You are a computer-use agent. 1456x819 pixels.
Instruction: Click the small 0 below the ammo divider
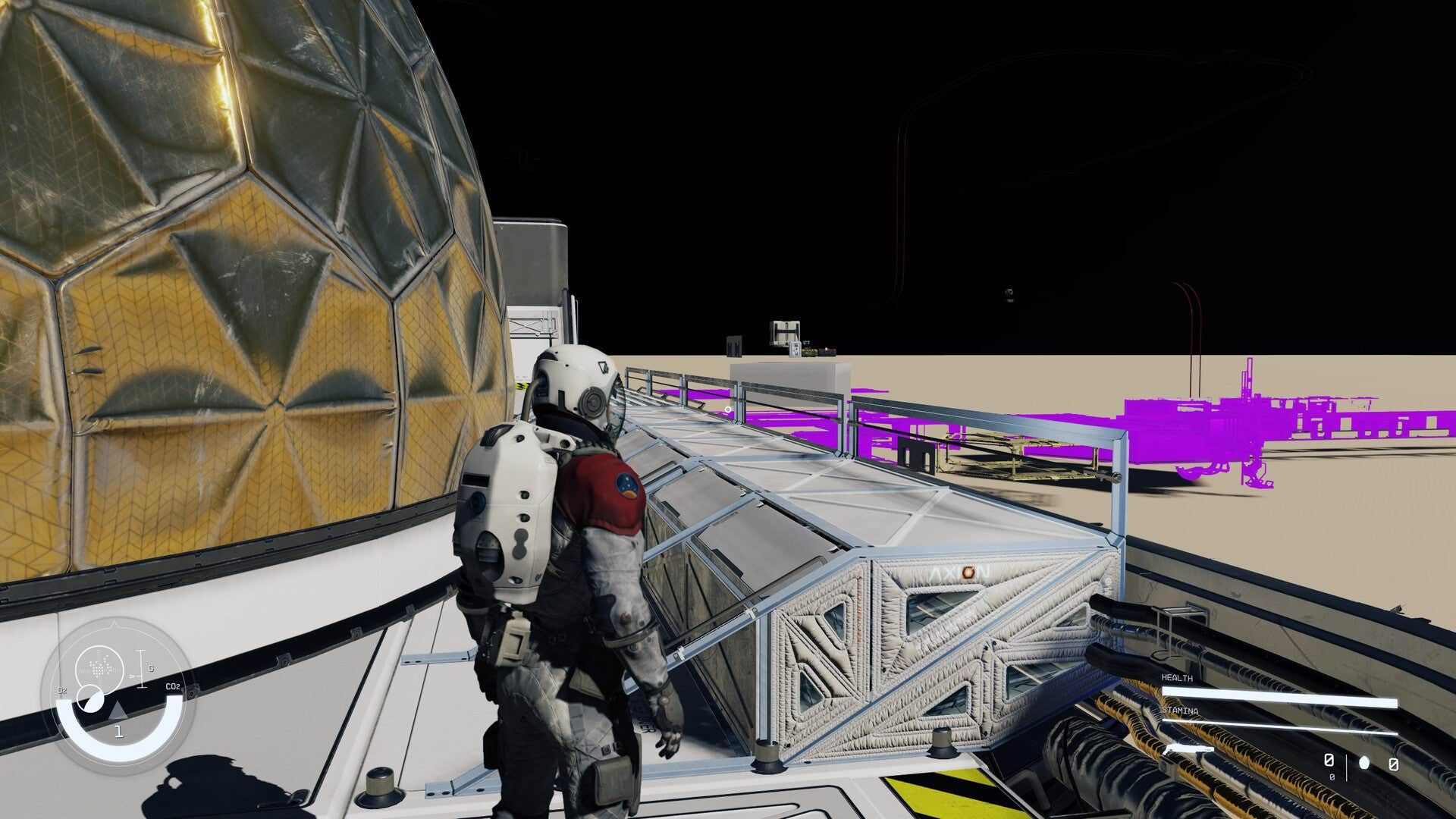point(1332,777)
